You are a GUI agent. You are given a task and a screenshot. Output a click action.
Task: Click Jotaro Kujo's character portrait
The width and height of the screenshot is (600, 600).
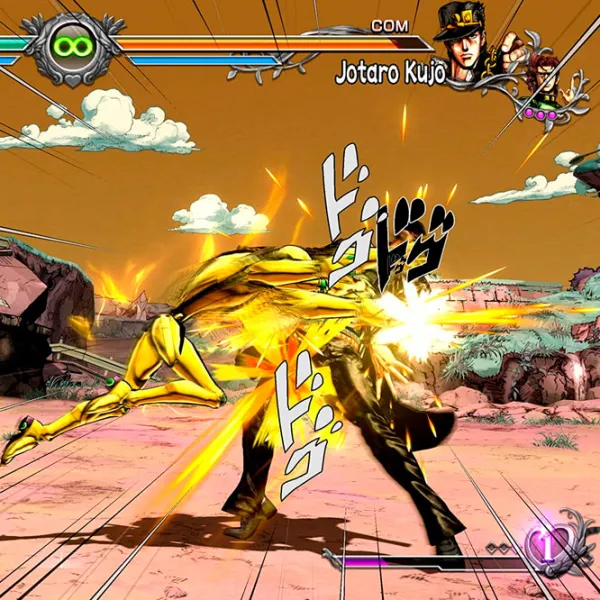(x=468, y=40)
